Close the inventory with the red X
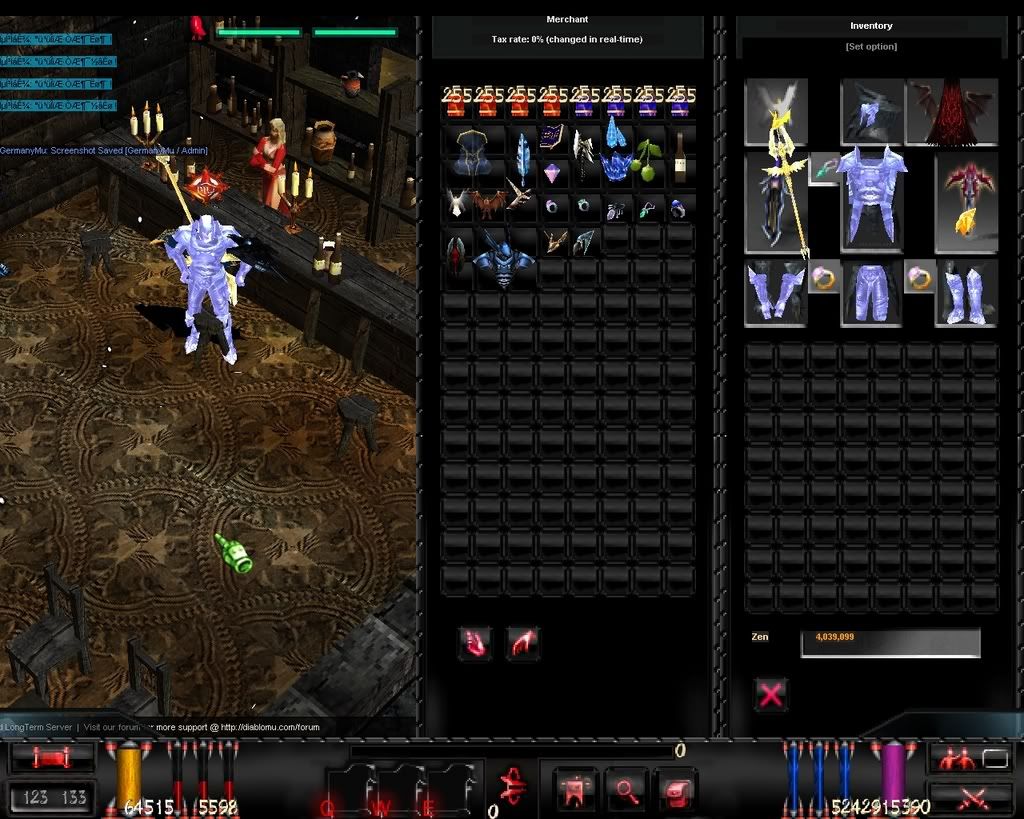 [x=770, y=694]
